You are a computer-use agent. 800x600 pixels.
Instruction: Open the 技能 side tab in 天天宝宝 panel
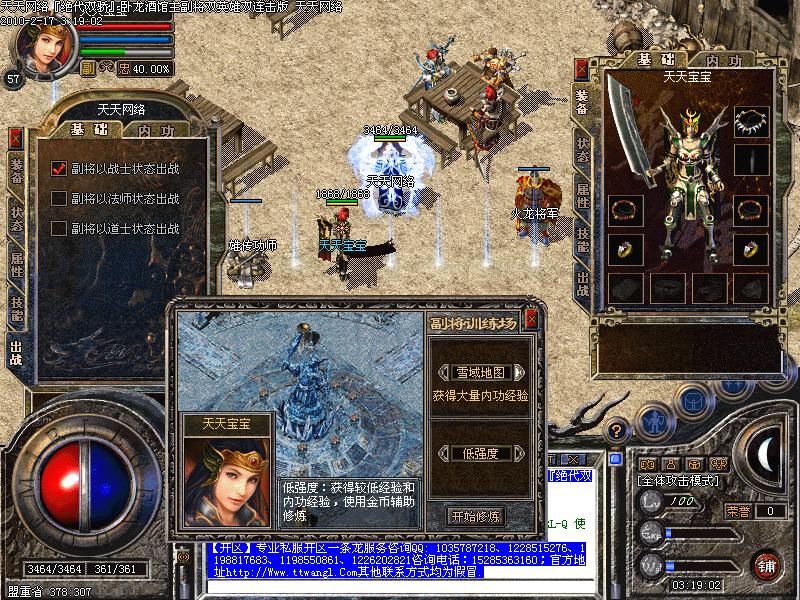[x=582, y=239]
